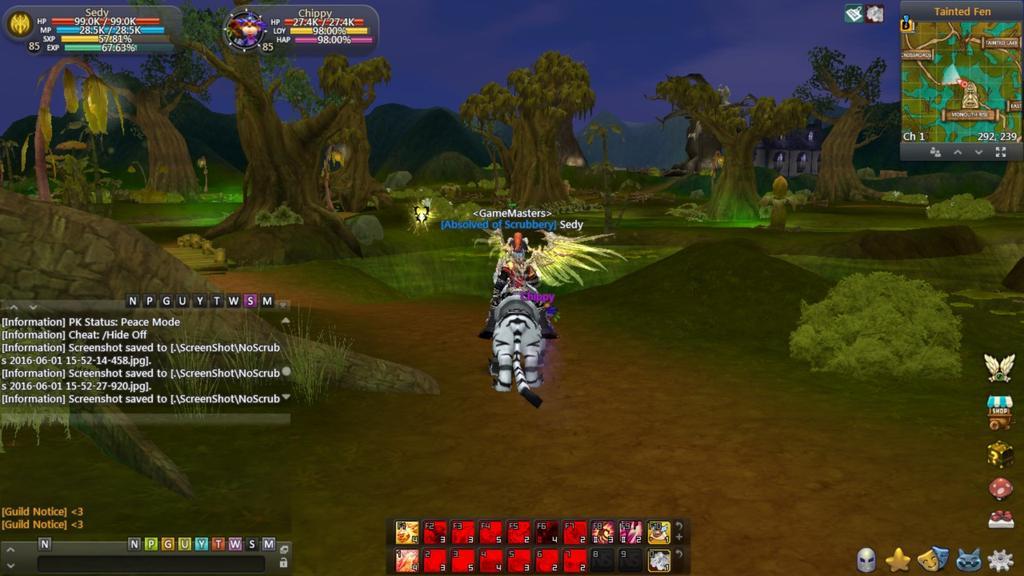Select Sedy's character portrait

tap(20, 24)
